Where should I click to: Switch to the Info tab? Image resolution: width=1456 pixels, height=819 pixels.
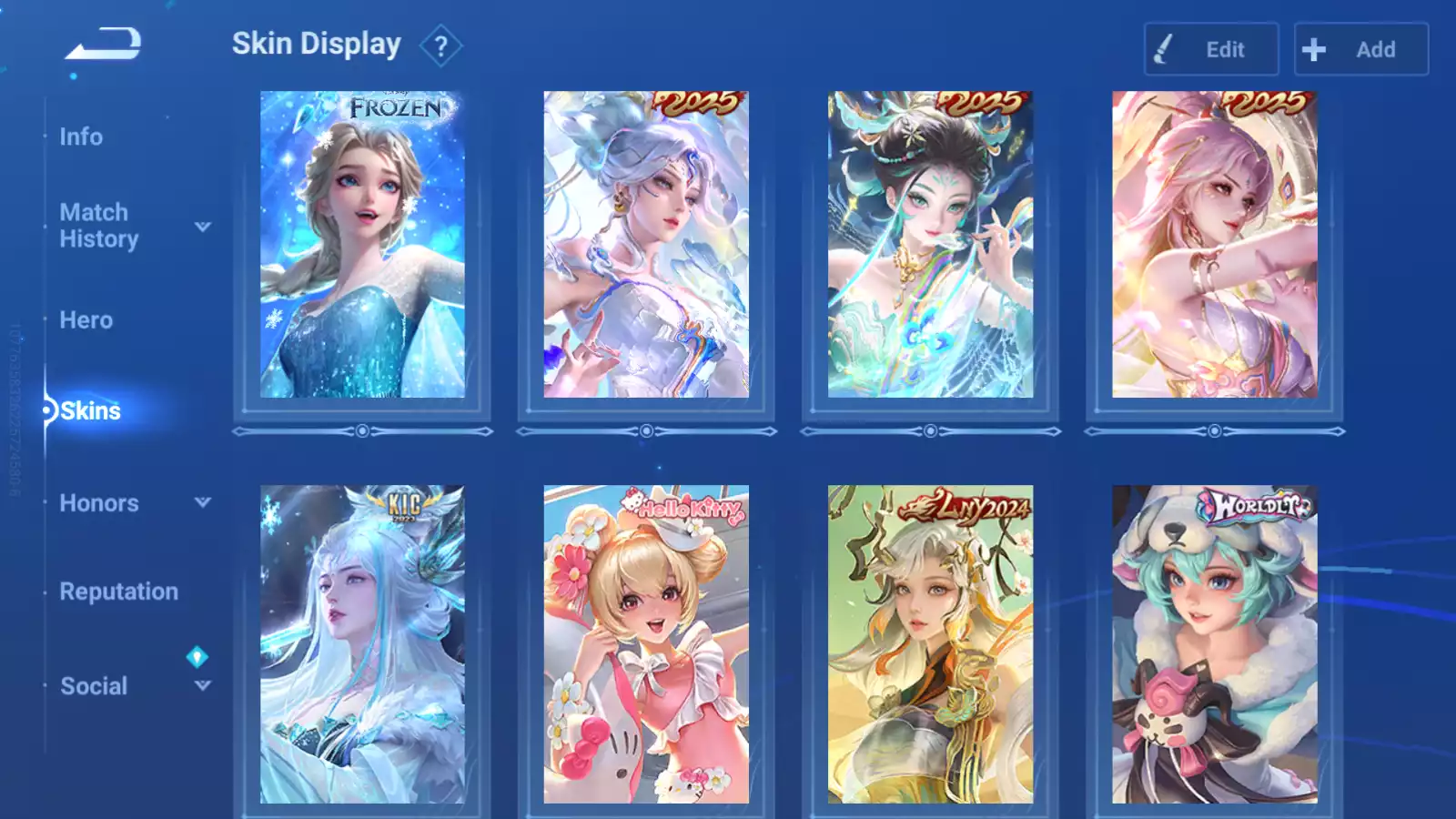[x=81, y=136]
